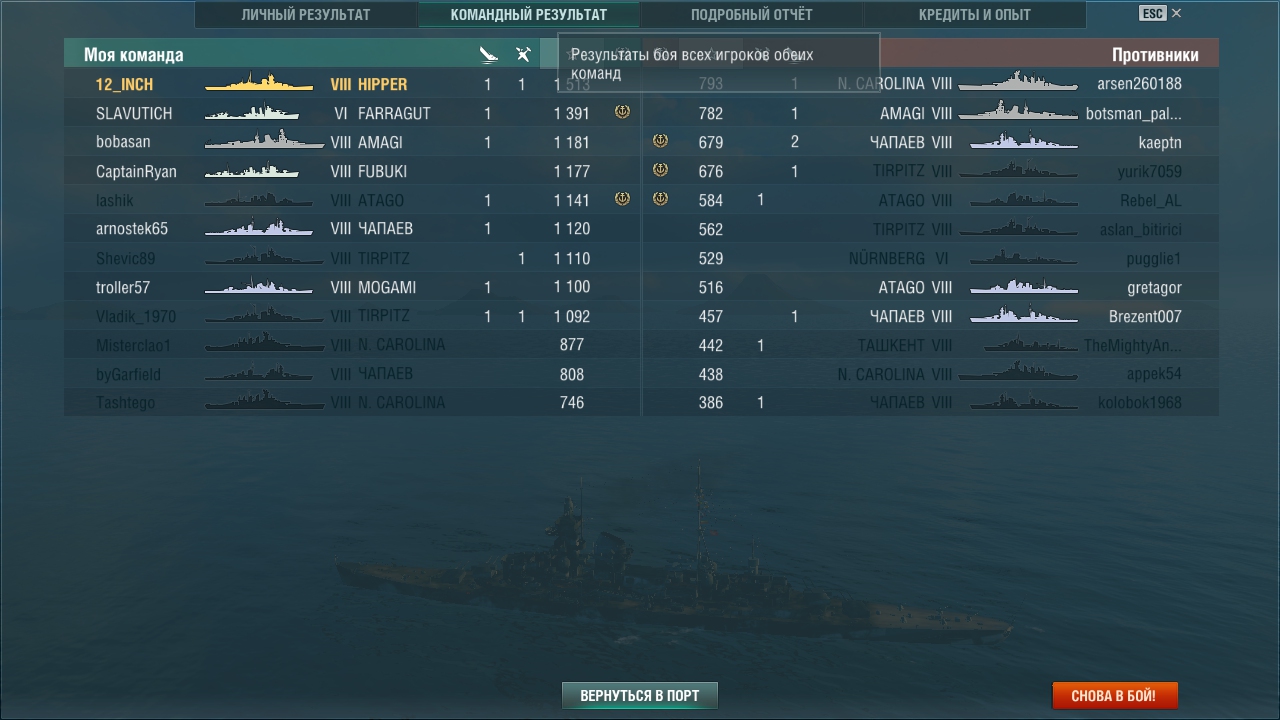Show the Подробный отчёт tab
Image resolution: width=1280 pixels, height=720 pixels.
[751, 15]
